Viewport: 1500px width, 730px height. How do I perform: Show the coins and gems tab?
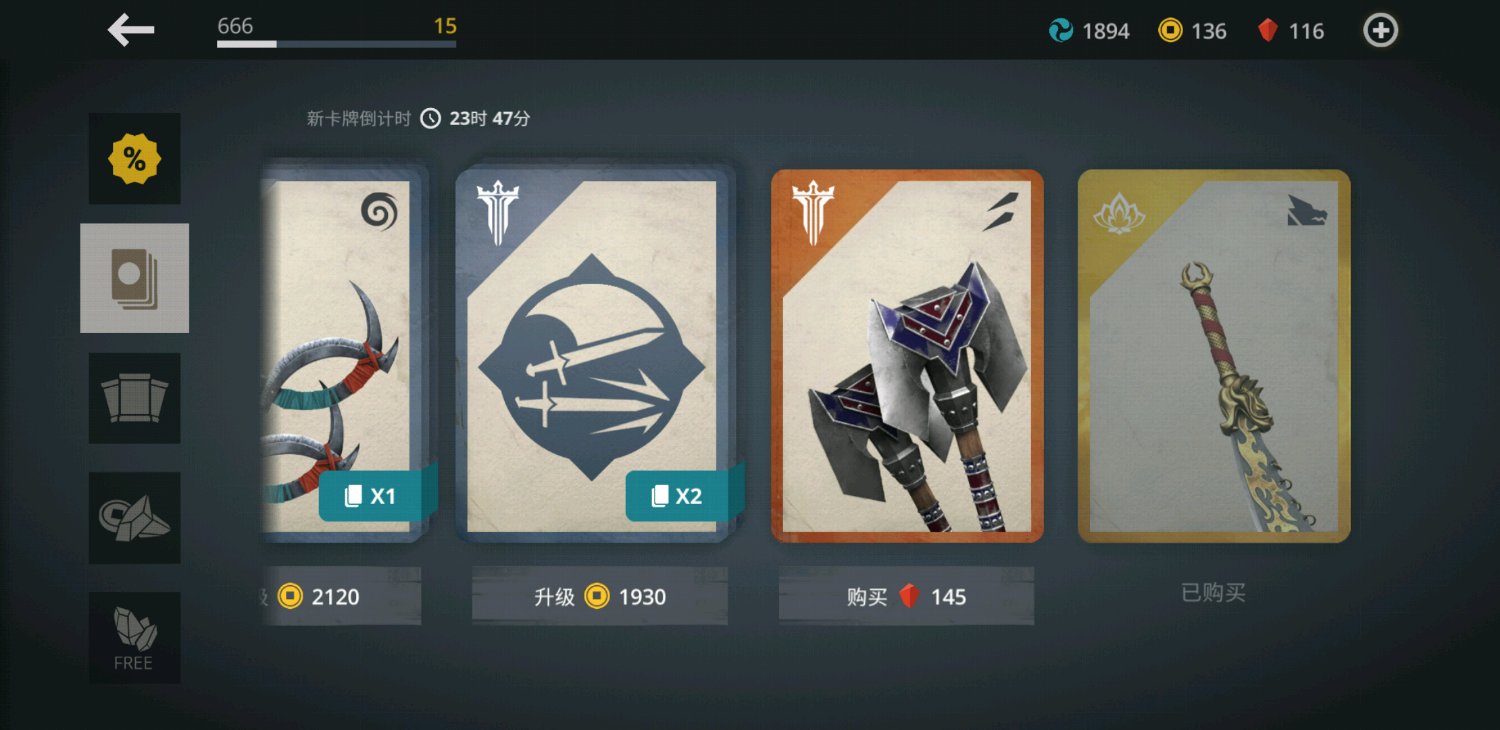135,517
